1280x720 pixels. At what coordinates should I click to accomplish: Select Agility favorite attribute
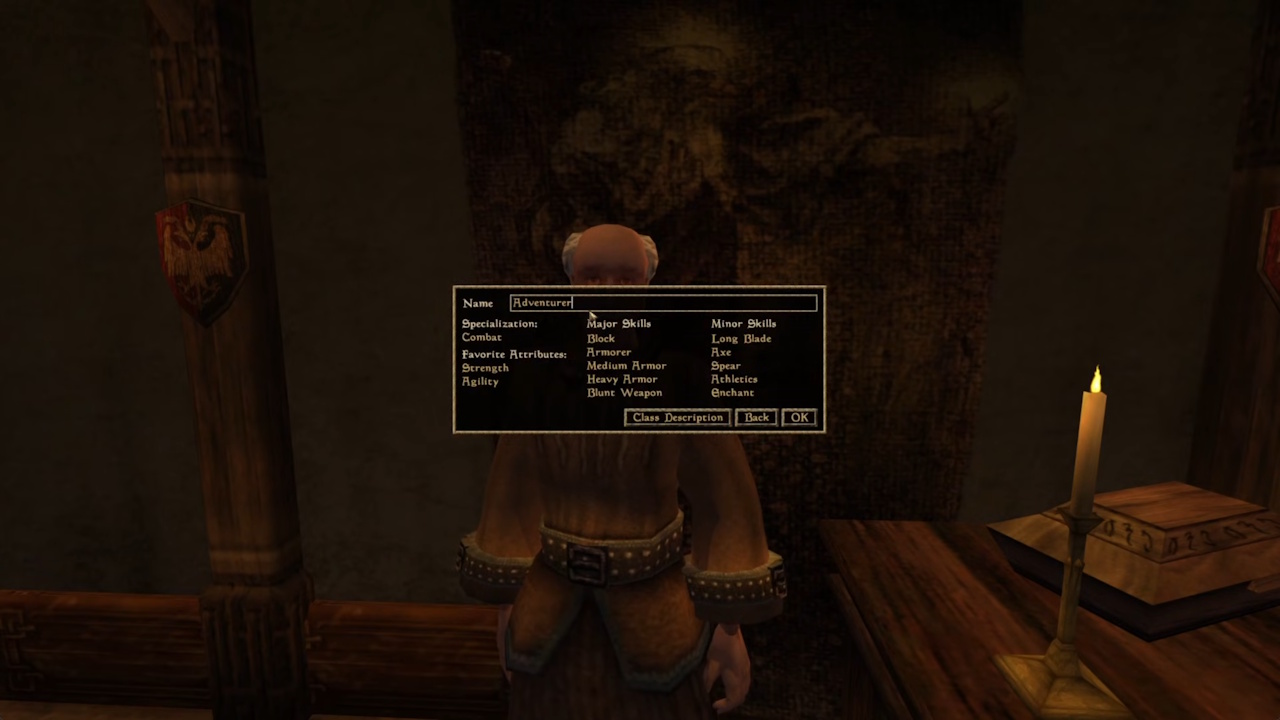click(x=480, y=381)
